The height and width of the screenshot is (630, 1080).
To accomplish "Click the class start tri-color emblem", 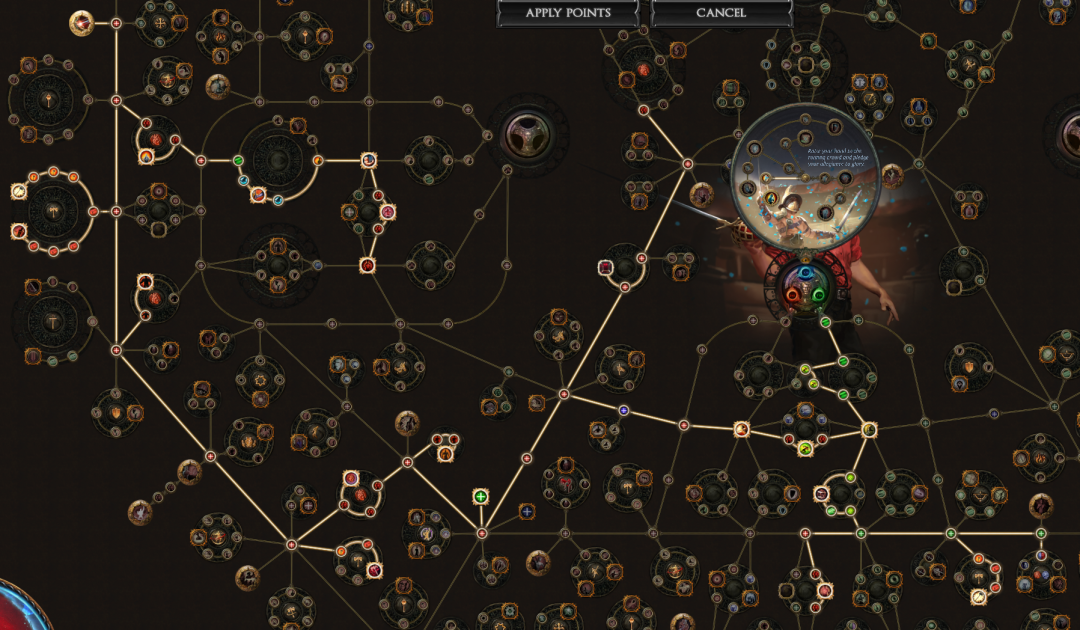I will click(805, 283).
